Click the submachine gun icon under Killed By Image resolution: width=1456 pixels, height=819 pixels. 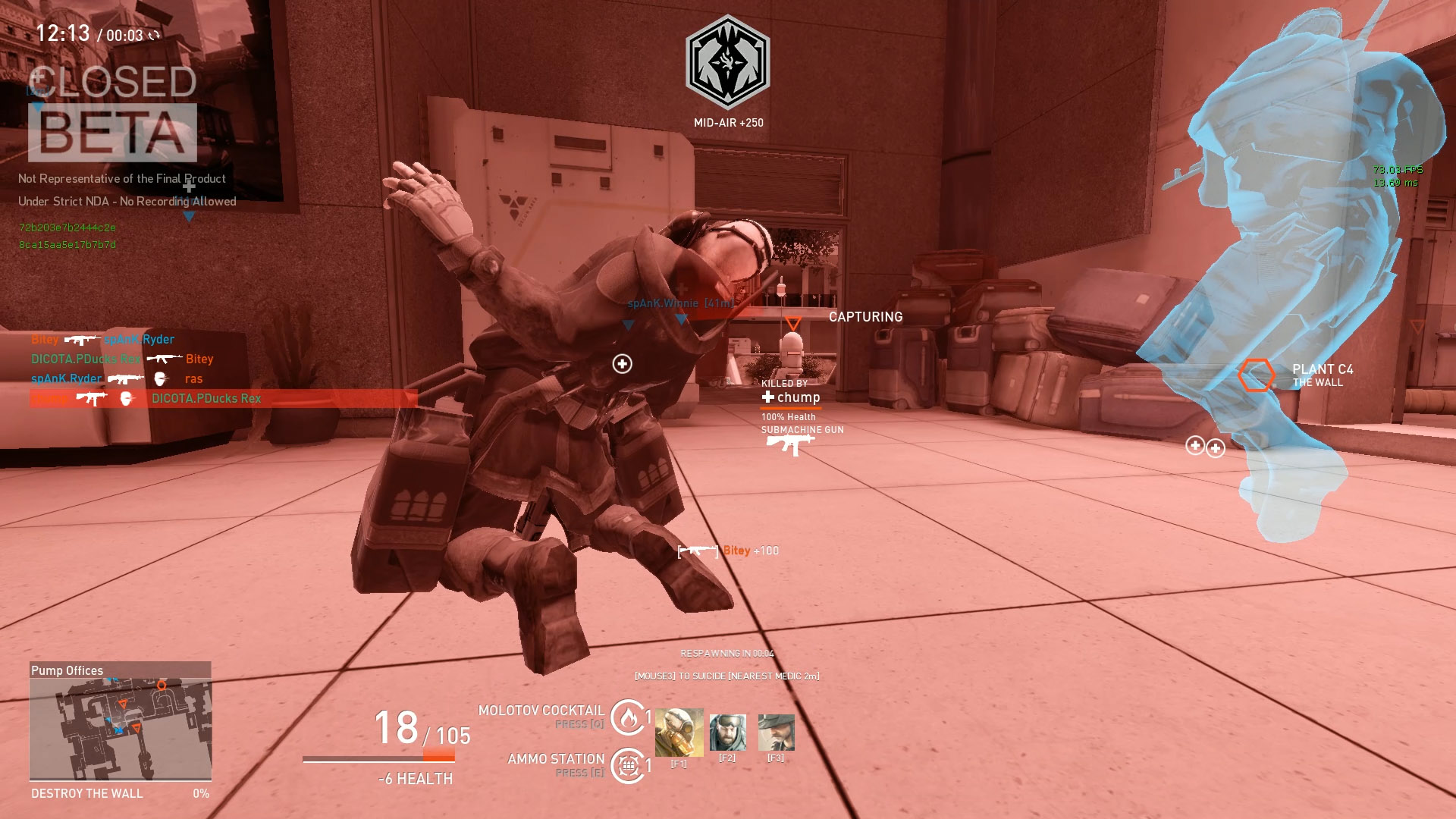tap(789, 444)
